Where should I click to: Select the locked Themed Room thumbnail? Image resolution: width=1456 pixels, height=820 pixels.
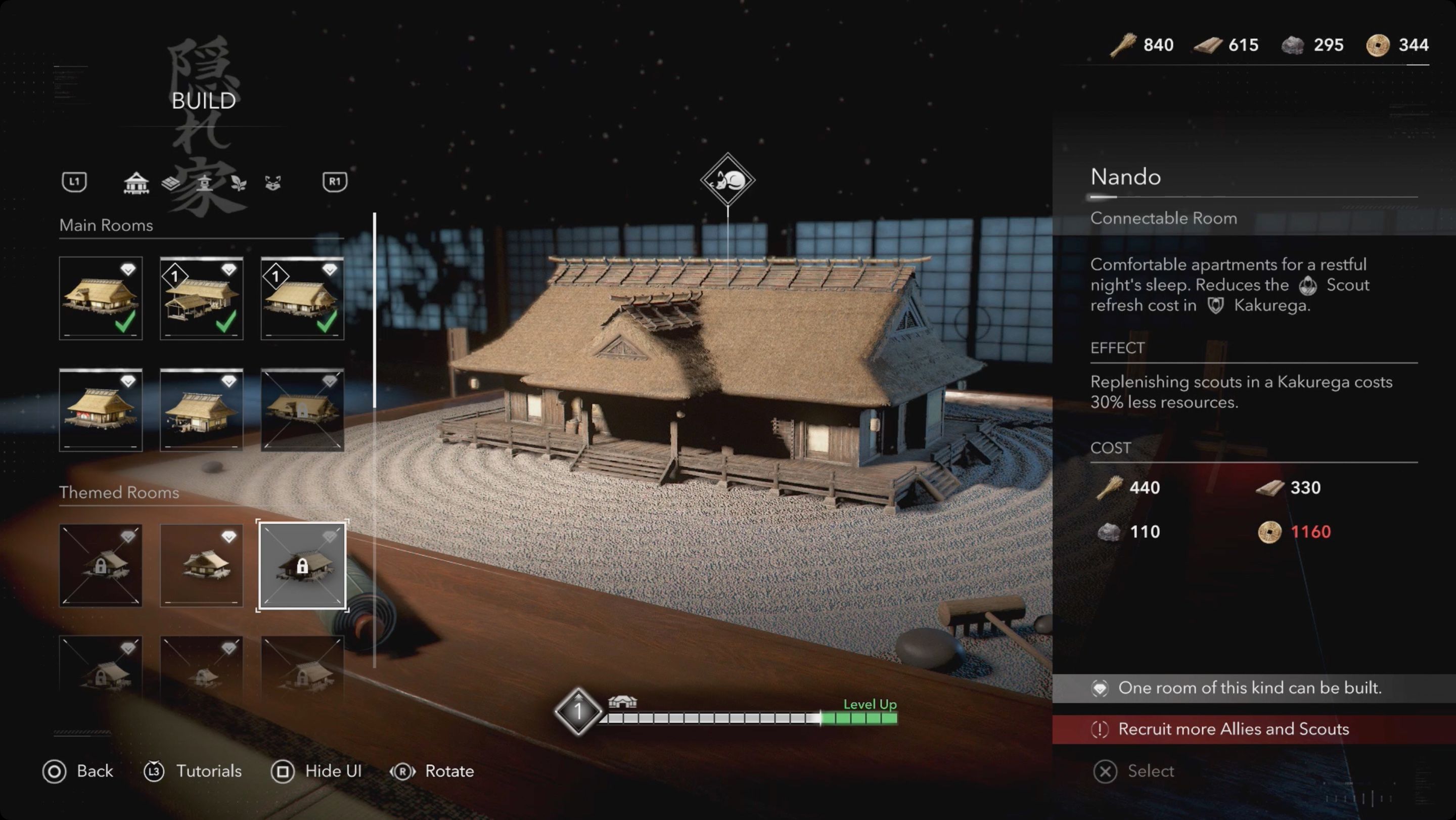click(x=303, y=567)
